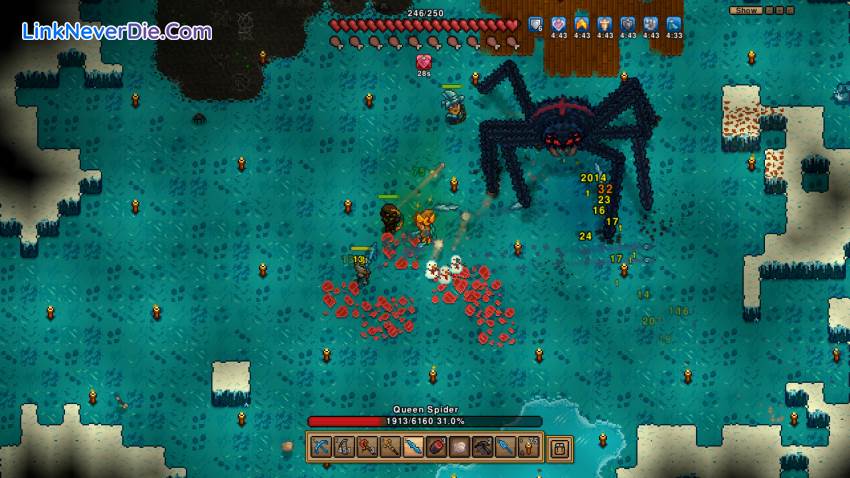Click the pink heart buff in the top row

click(559, 24)
